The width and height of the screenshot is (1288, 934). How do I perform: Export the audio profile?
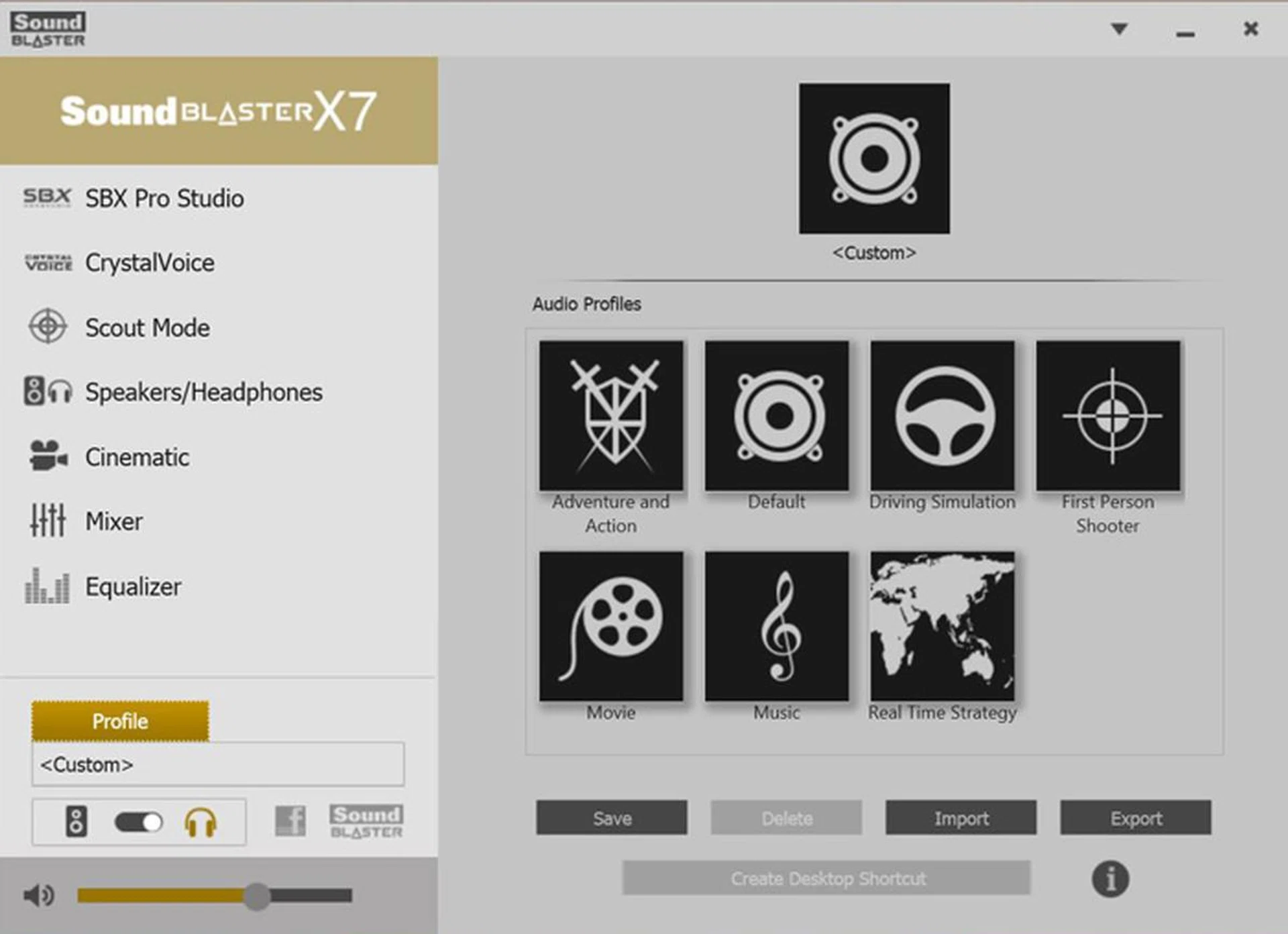tap(1136, 818)
